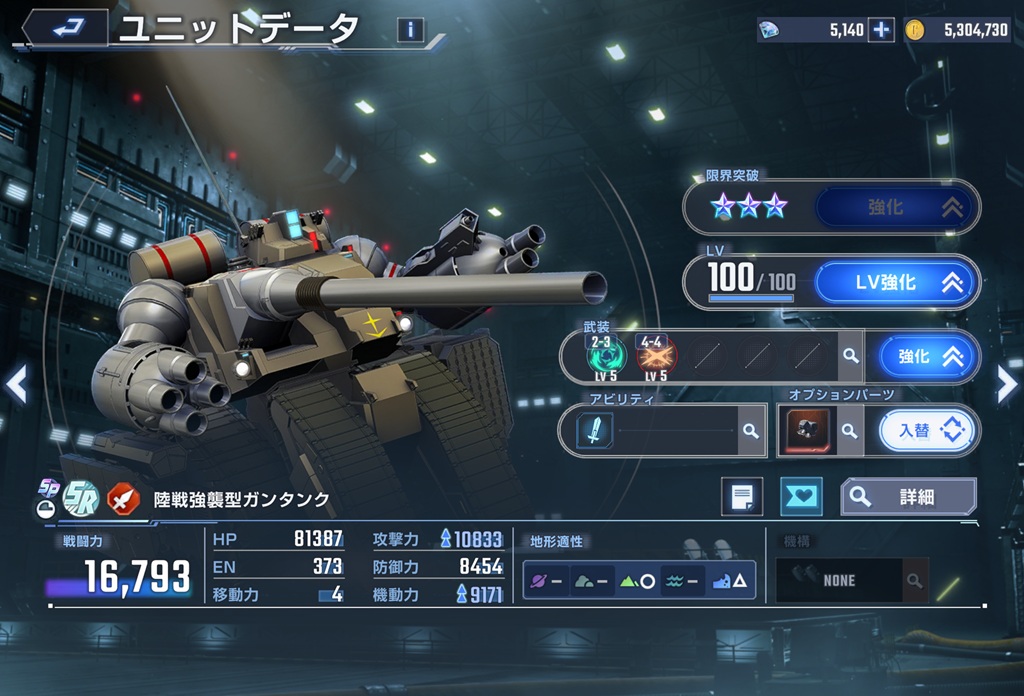The height and width of the screenshot is (696, 1024).
Task: Select the grayed 強化 limit break button
Action: (897, 208)
